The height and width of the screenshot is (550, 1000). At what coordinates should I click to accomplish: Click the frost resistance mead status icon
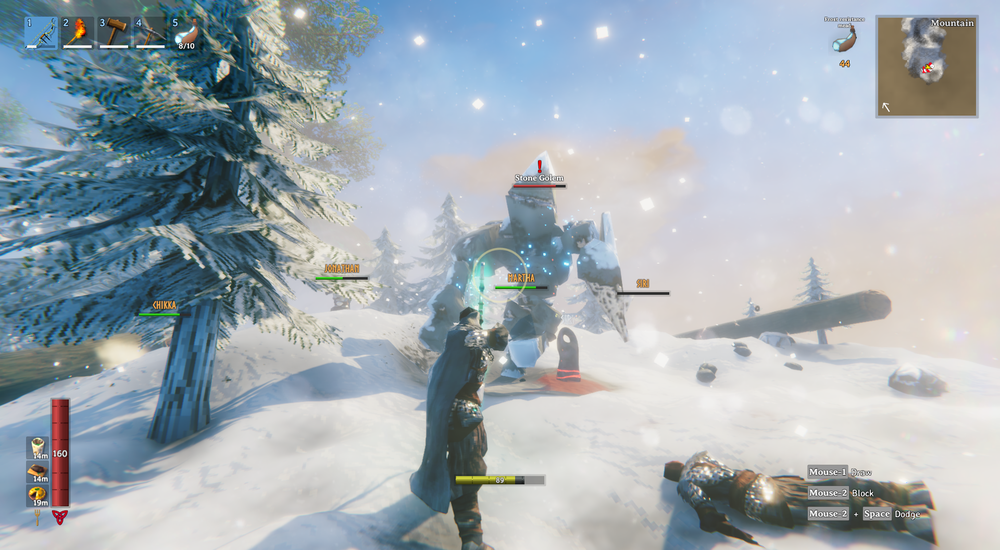coord(844,39)
